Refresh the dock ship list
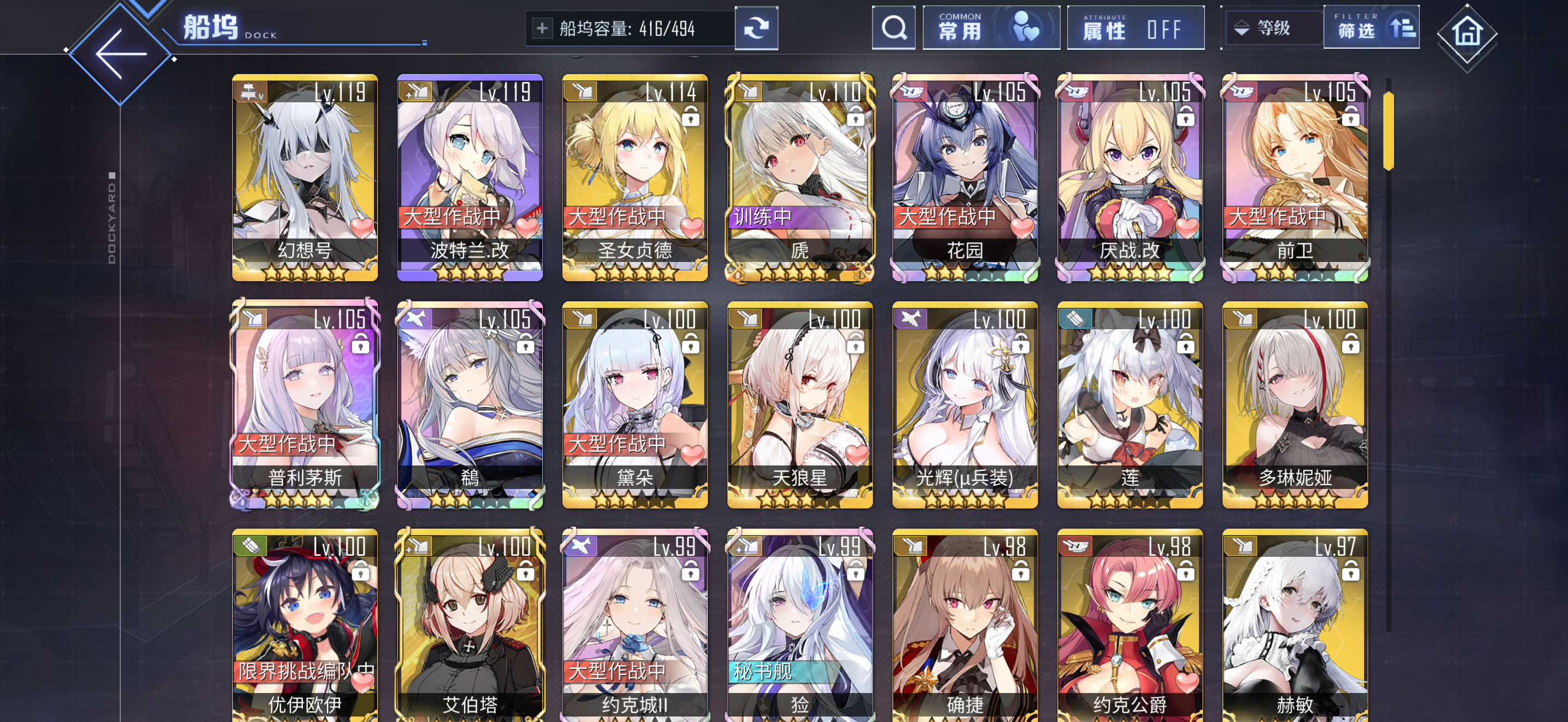 tap(757, 28)
